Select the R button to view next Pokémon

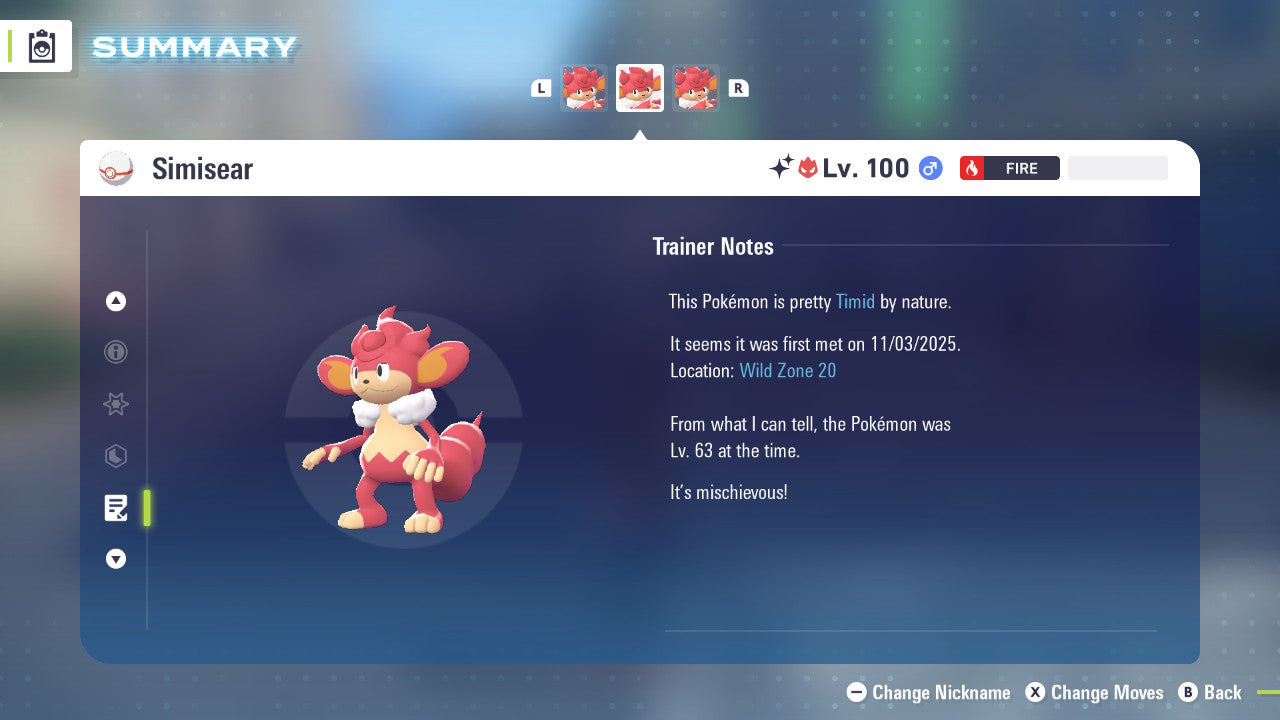[x=738, y=88]
